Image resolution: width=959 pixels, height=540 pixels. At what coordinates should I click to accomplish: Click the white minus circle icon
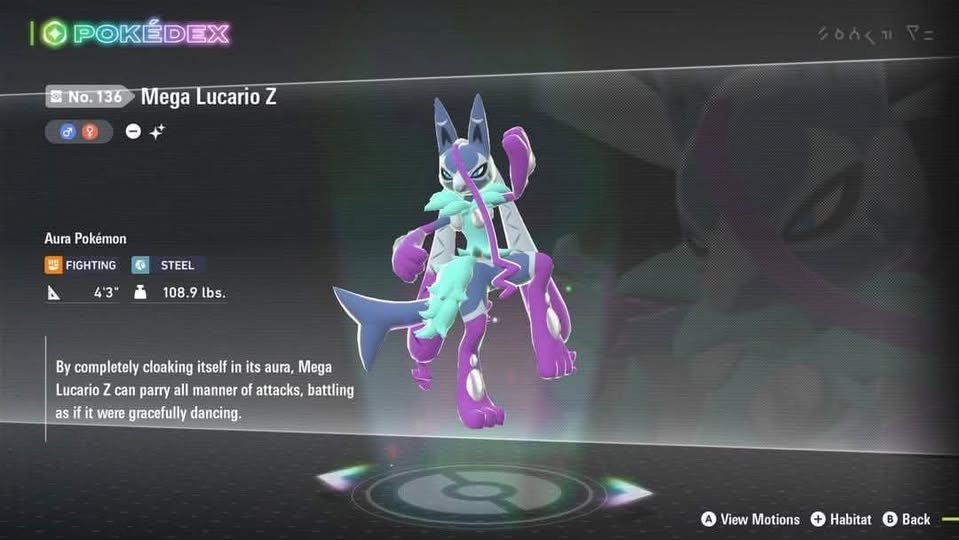click(x=134, y=132)
